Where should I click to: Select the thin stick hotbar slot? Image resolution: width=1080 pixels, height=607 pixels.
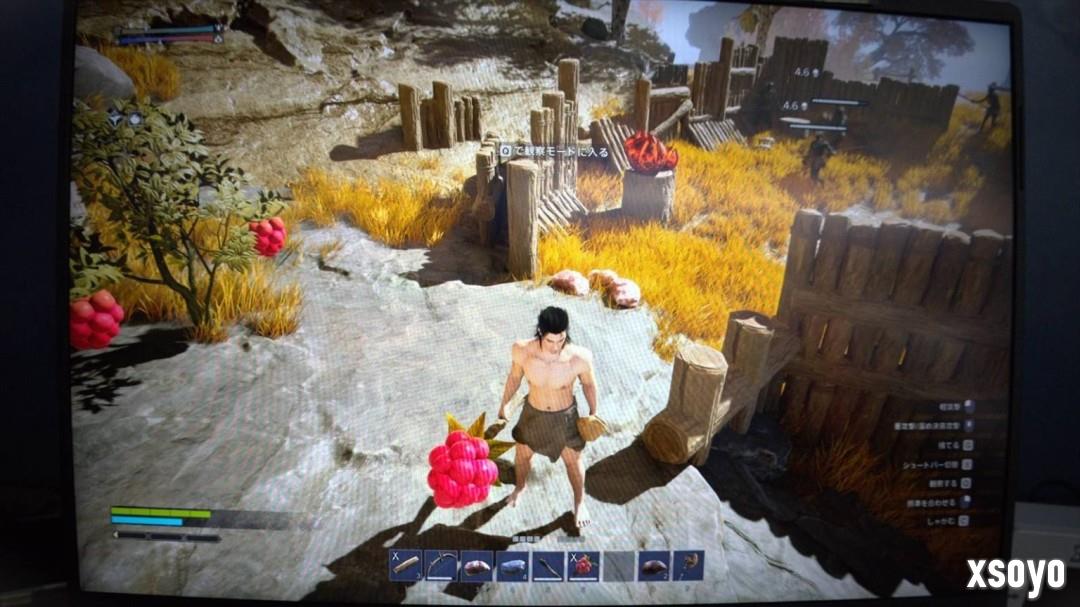[x=548, y=567]
